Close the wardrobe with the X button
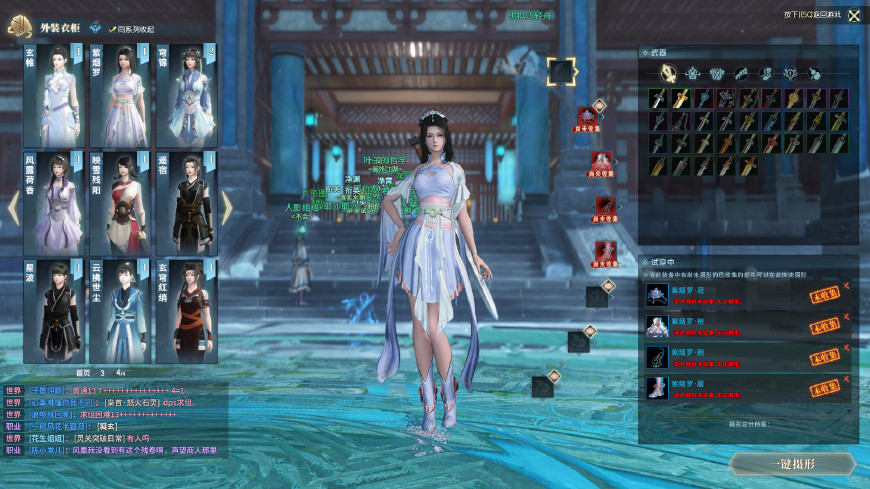 854,15
